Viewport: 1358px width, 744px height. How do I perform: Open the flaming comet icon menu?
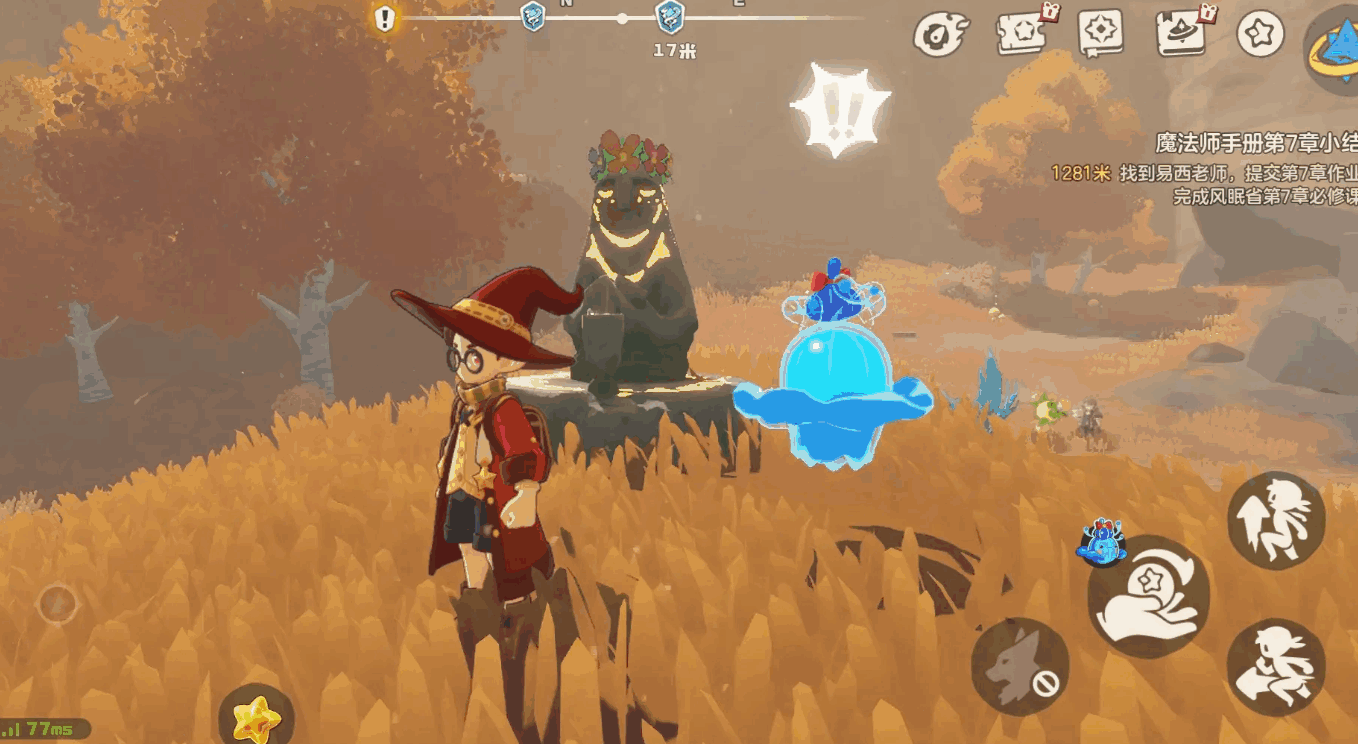[x=940, y=34]
